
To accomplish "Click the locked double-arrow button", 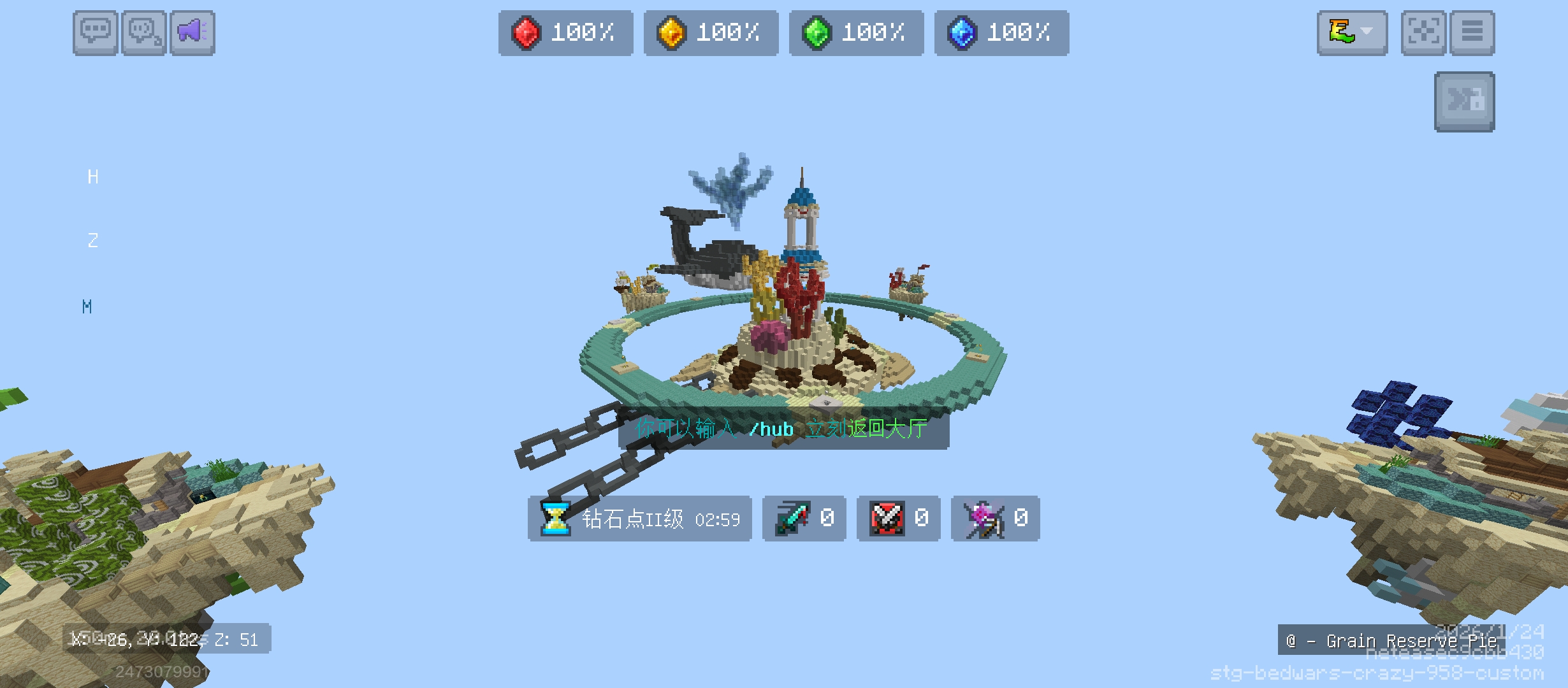I will click(x=1464, y=102).
